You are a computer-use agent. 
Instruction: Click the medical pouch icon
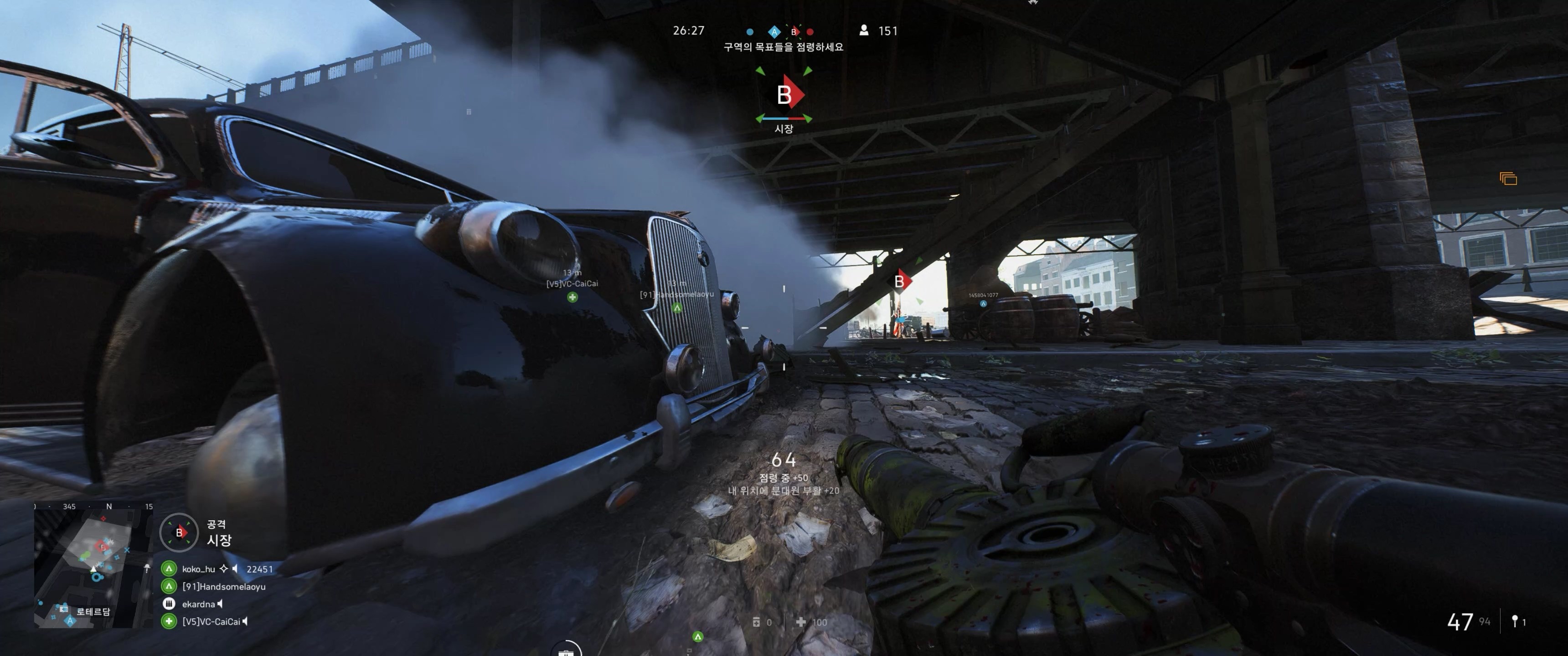coord(801,622)
